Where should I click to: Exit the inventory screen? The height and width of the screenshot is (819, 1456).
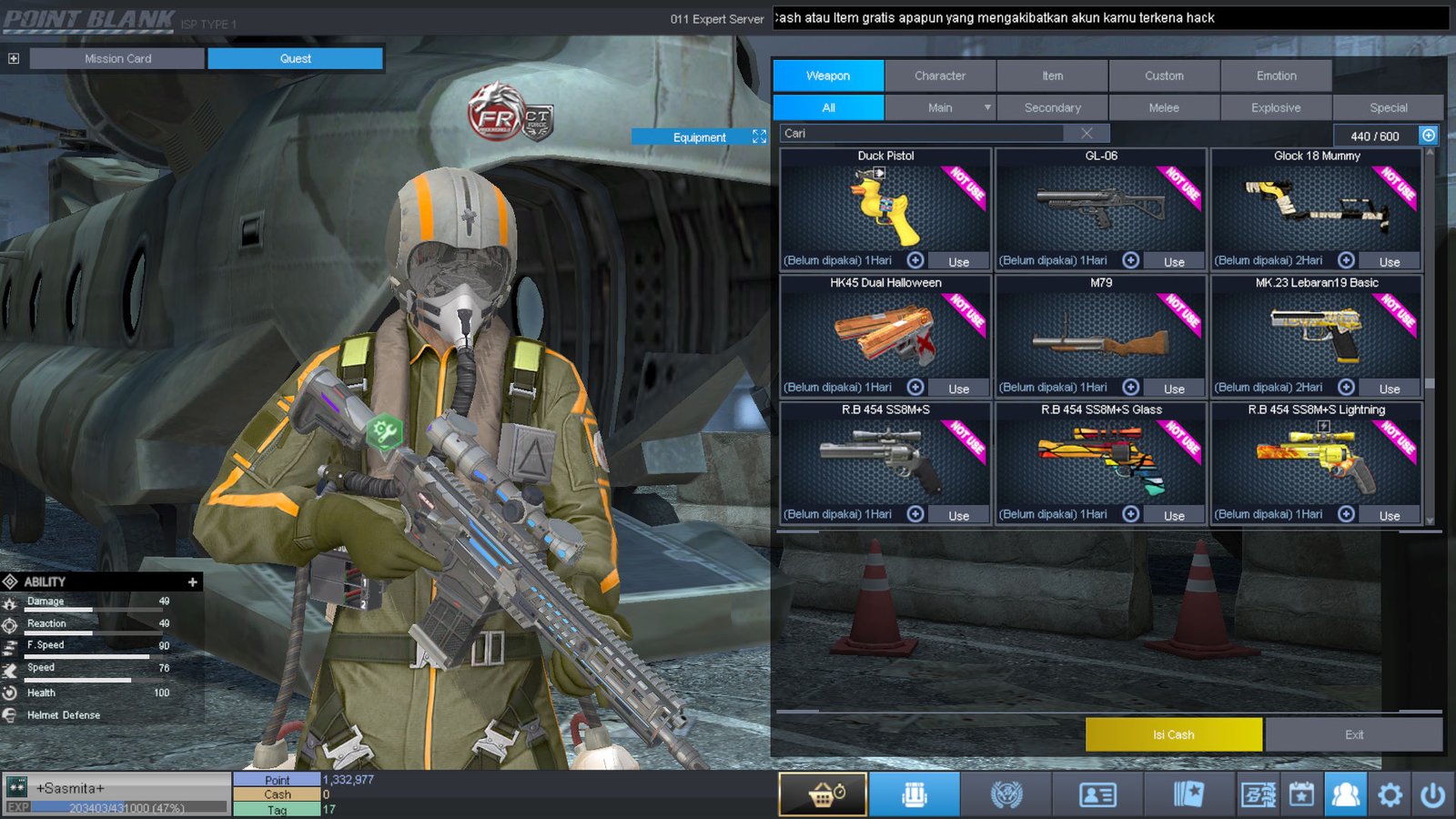coord(1353,734)
